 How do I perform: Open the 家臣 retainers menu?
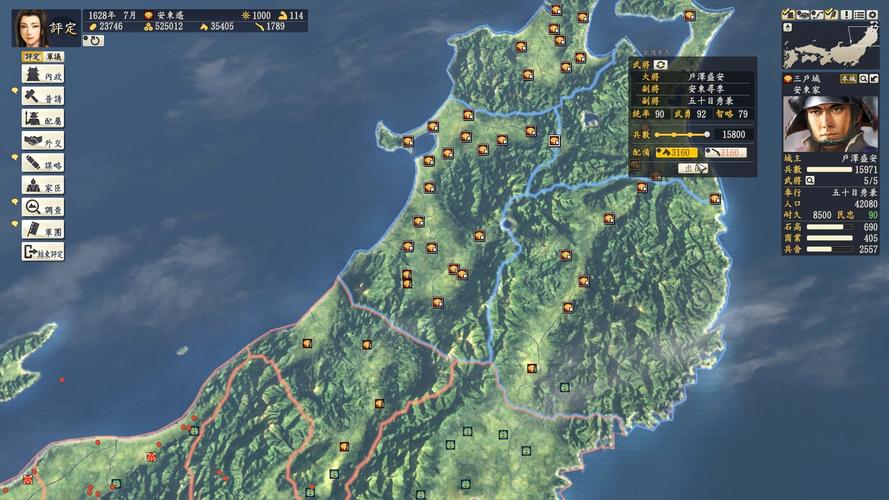coord(43,185)
